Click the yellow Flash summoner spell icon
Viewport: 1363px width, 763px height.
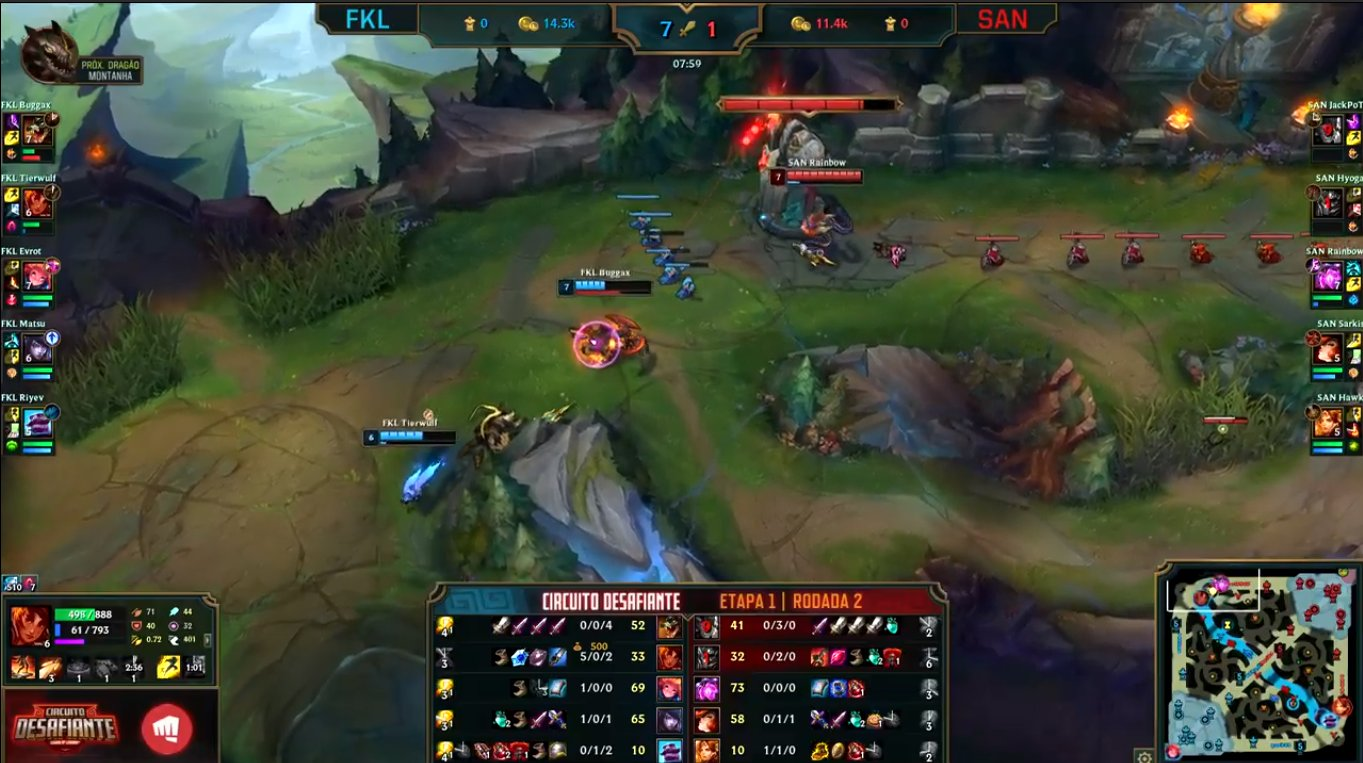(x=168, y=667)
